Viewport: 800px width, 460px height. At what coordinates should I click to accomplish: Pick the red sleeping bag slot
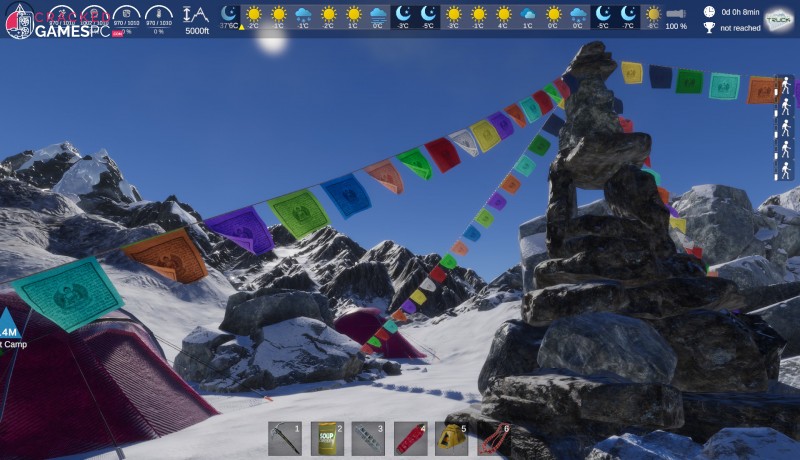click(x=410, y=438)
